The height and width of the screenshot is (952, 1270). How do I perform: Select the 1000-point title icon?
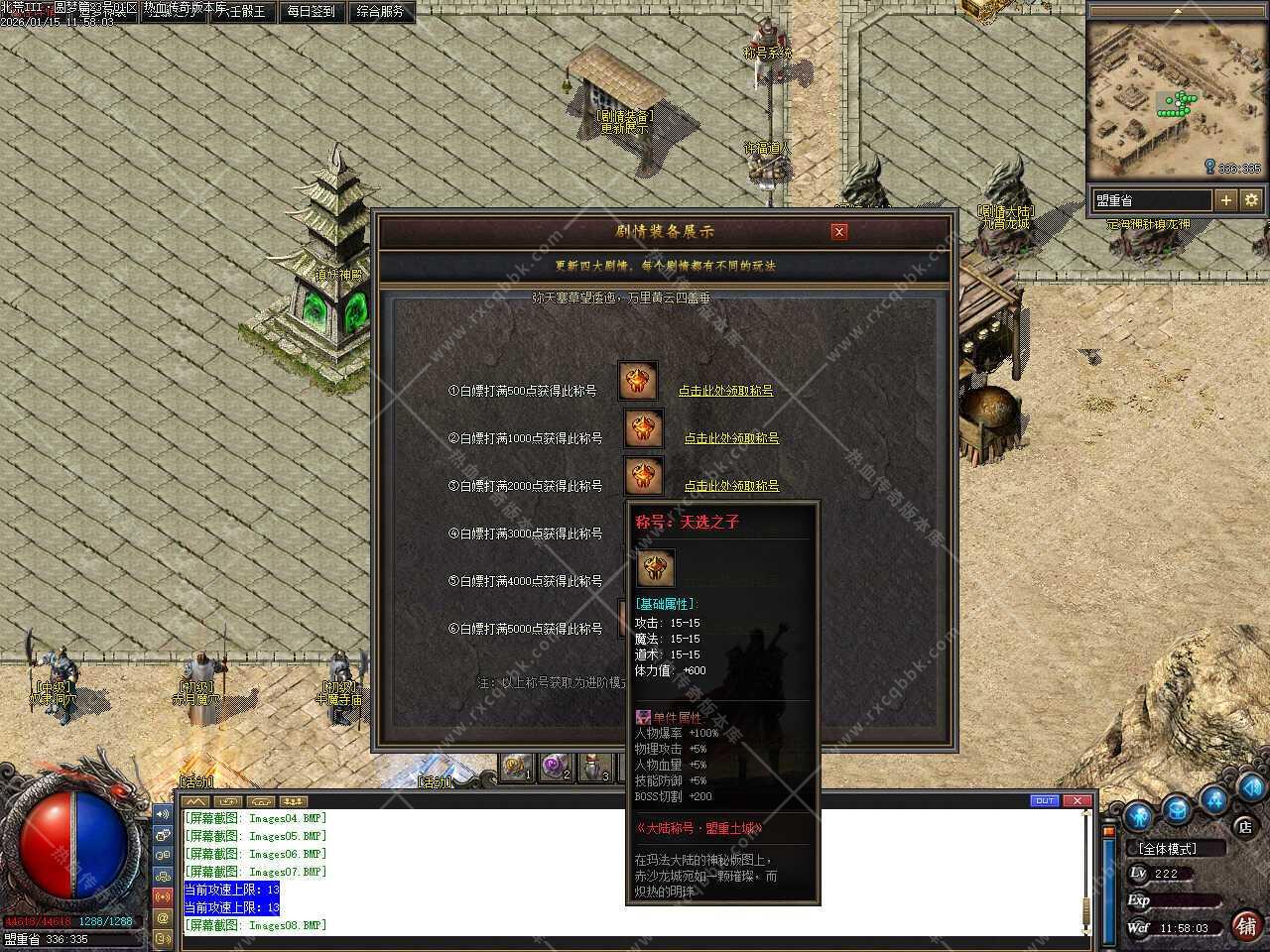643,429
